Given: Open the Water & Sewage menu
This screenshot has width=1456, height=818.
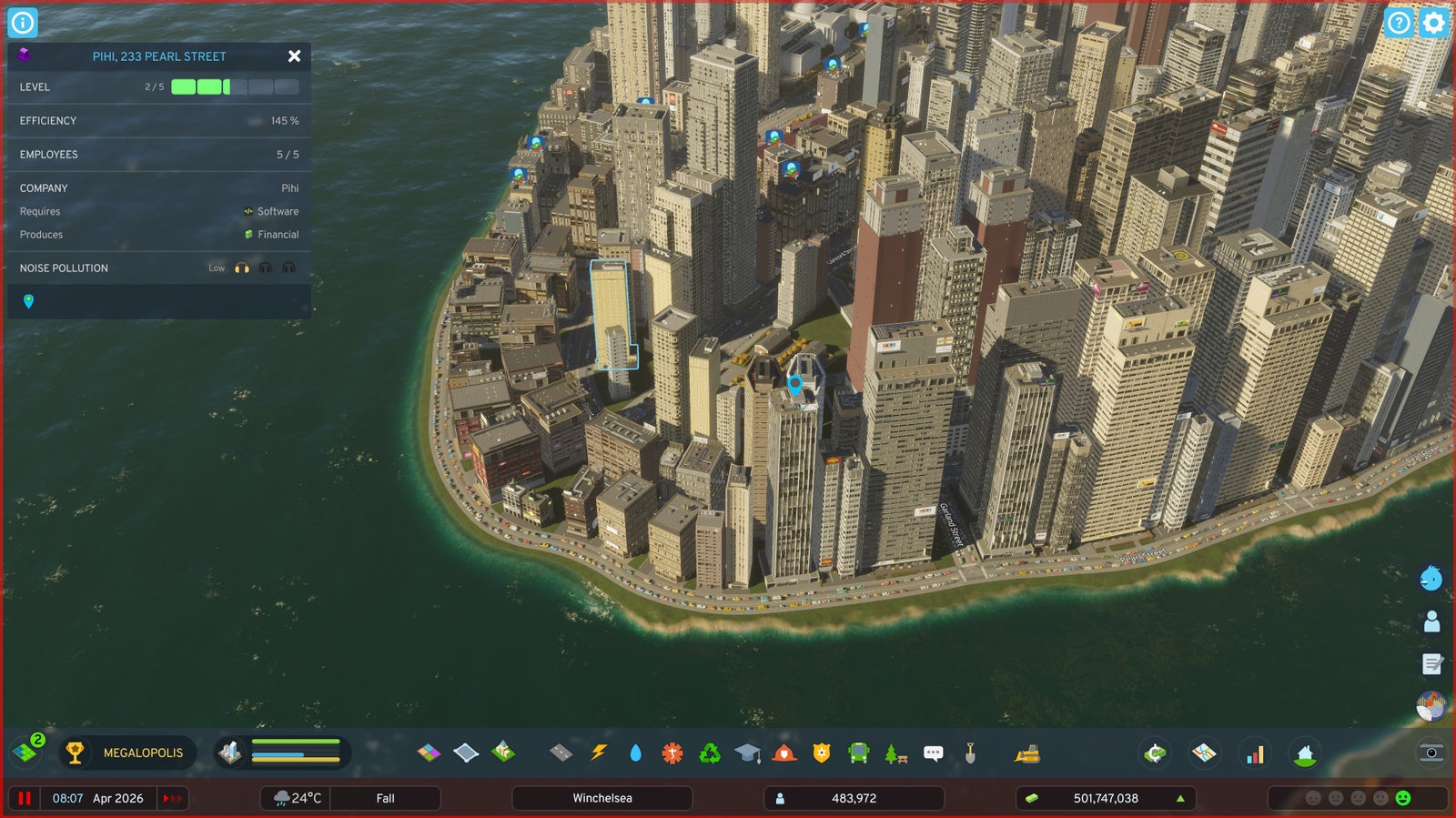Looking at the screenshot, I should (x=635, y=752).
